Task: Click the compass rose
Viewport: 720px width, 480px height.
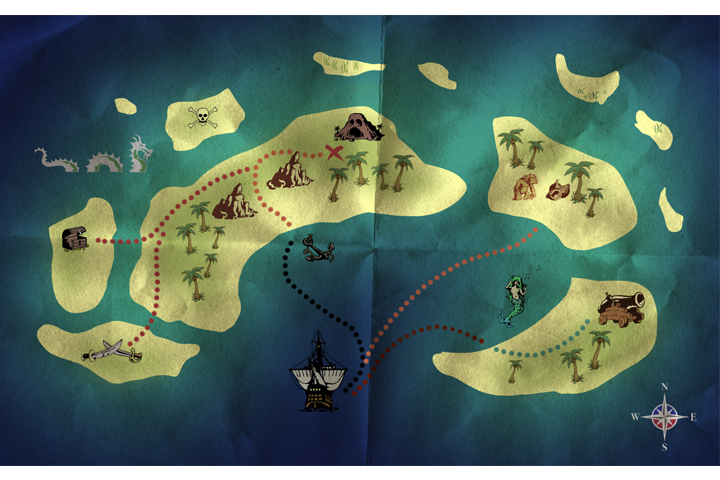Action: tap(664, 416)
